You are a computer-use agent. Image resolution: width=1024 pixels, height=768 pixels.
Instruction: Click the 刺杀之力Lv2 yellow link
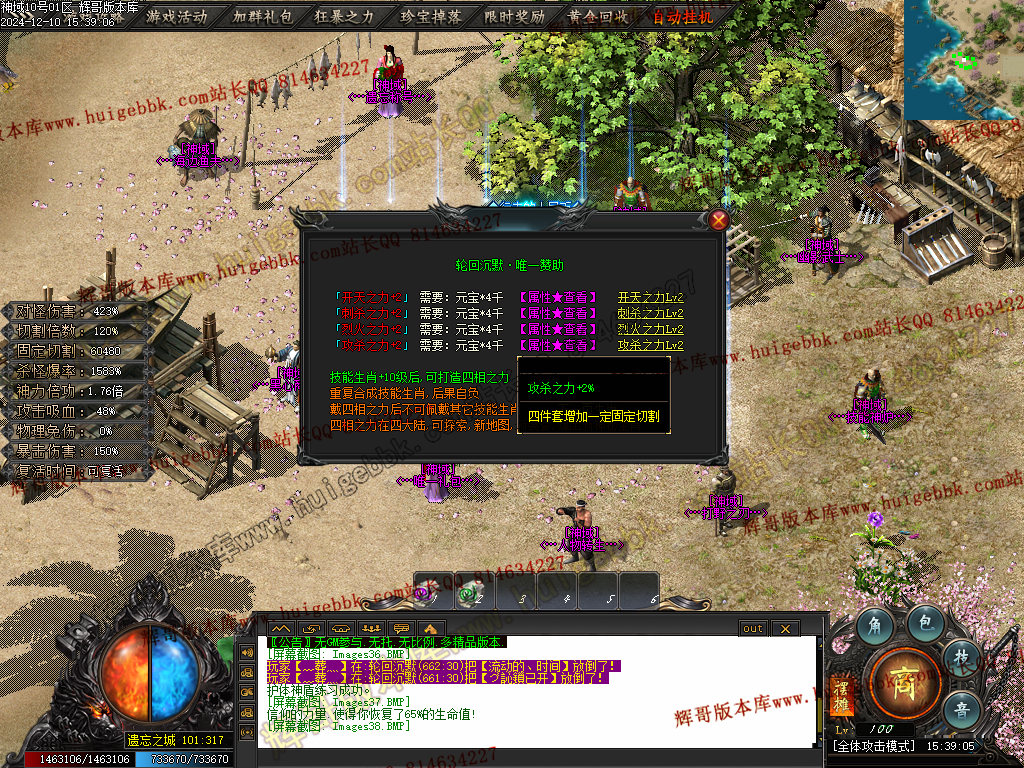coord(650,313)
